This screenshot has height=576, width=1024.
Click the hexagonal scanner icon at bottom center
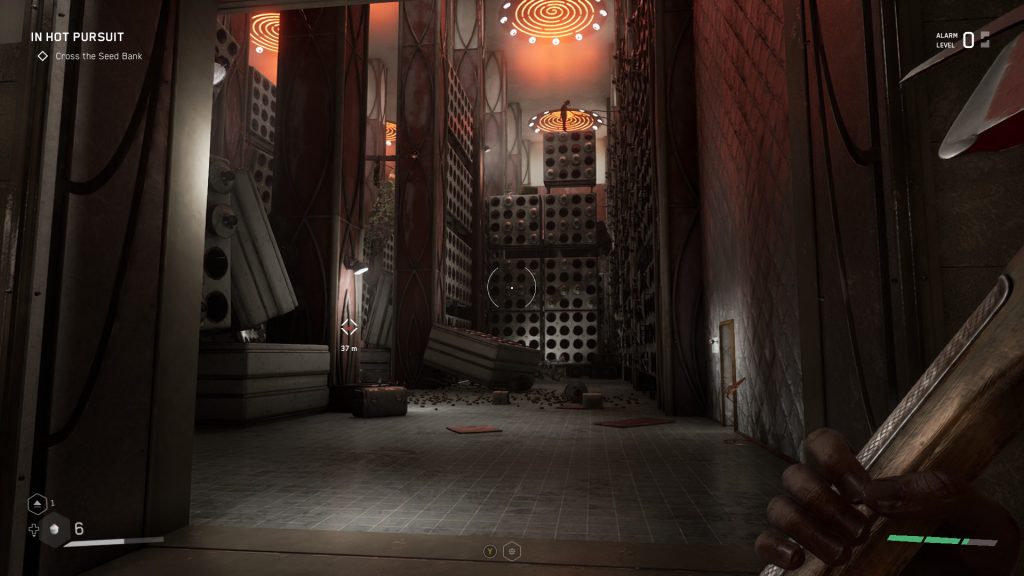pyautogui.click(x=511, y=550)
